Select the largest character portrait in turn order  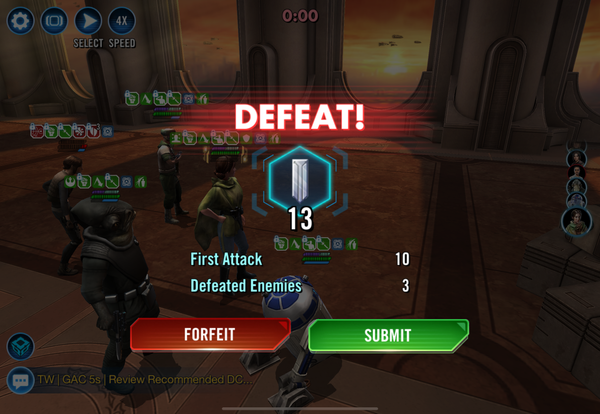pos(576,221)
